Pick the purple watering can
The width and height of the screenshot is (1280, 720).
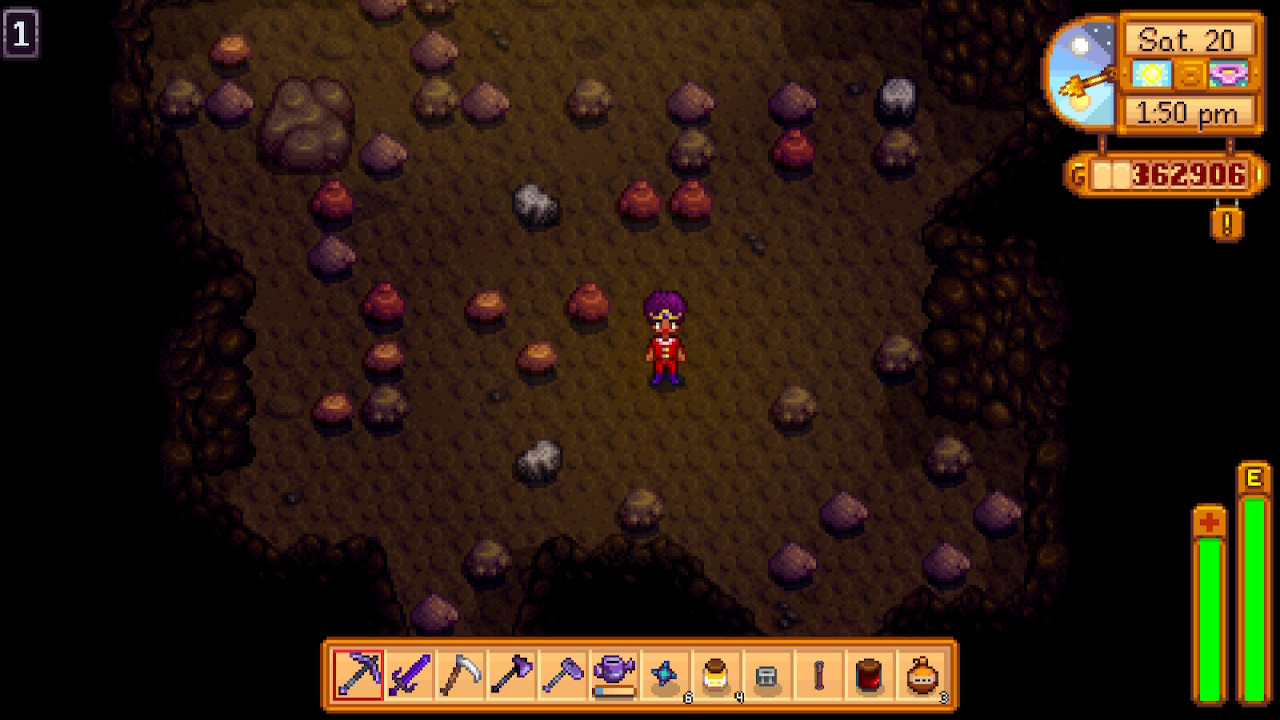[614, 676]
